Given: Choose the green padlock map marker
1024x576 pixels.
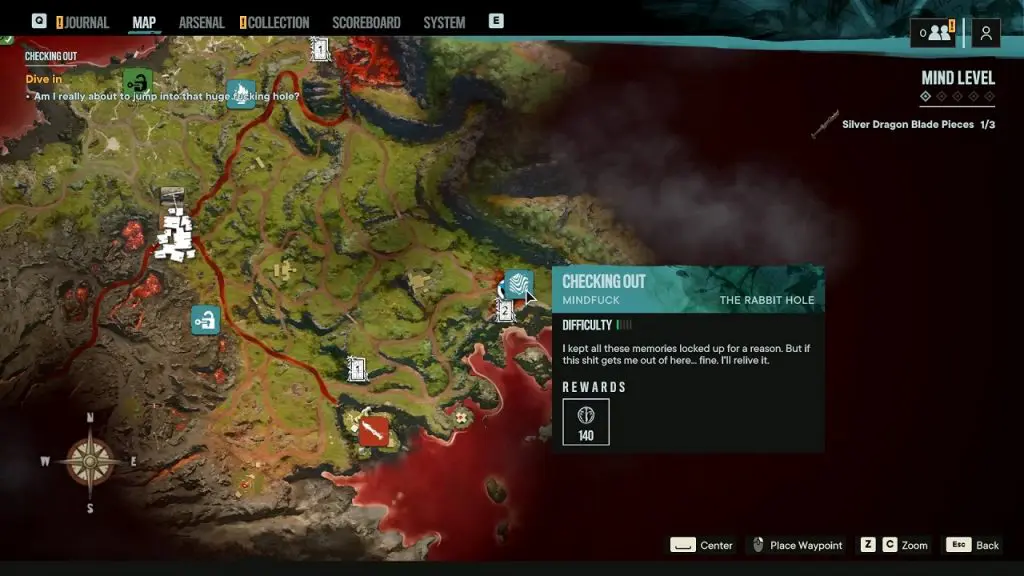Looking at the screenshot, I should tap(138, 82).
